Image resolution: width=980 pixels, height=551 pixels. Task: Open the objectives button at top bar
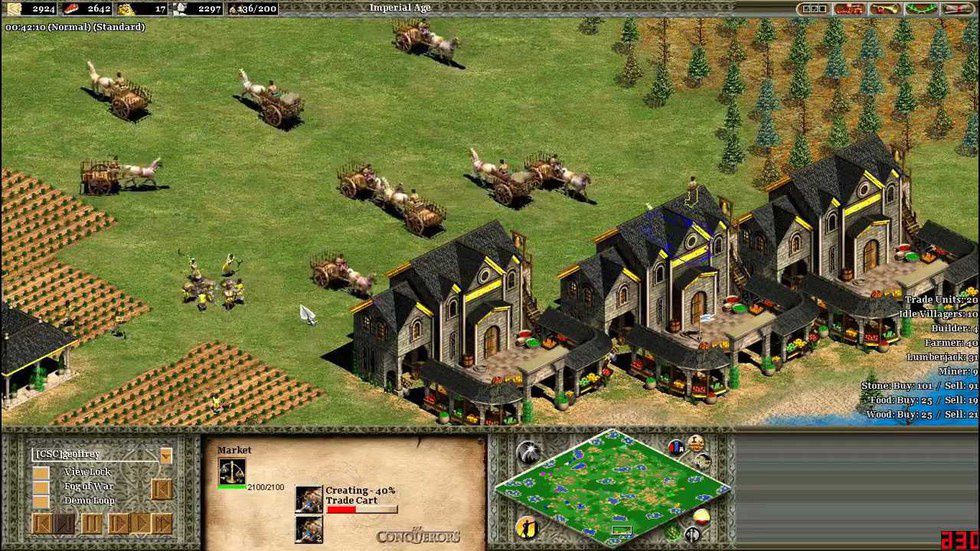coord(814,9)
